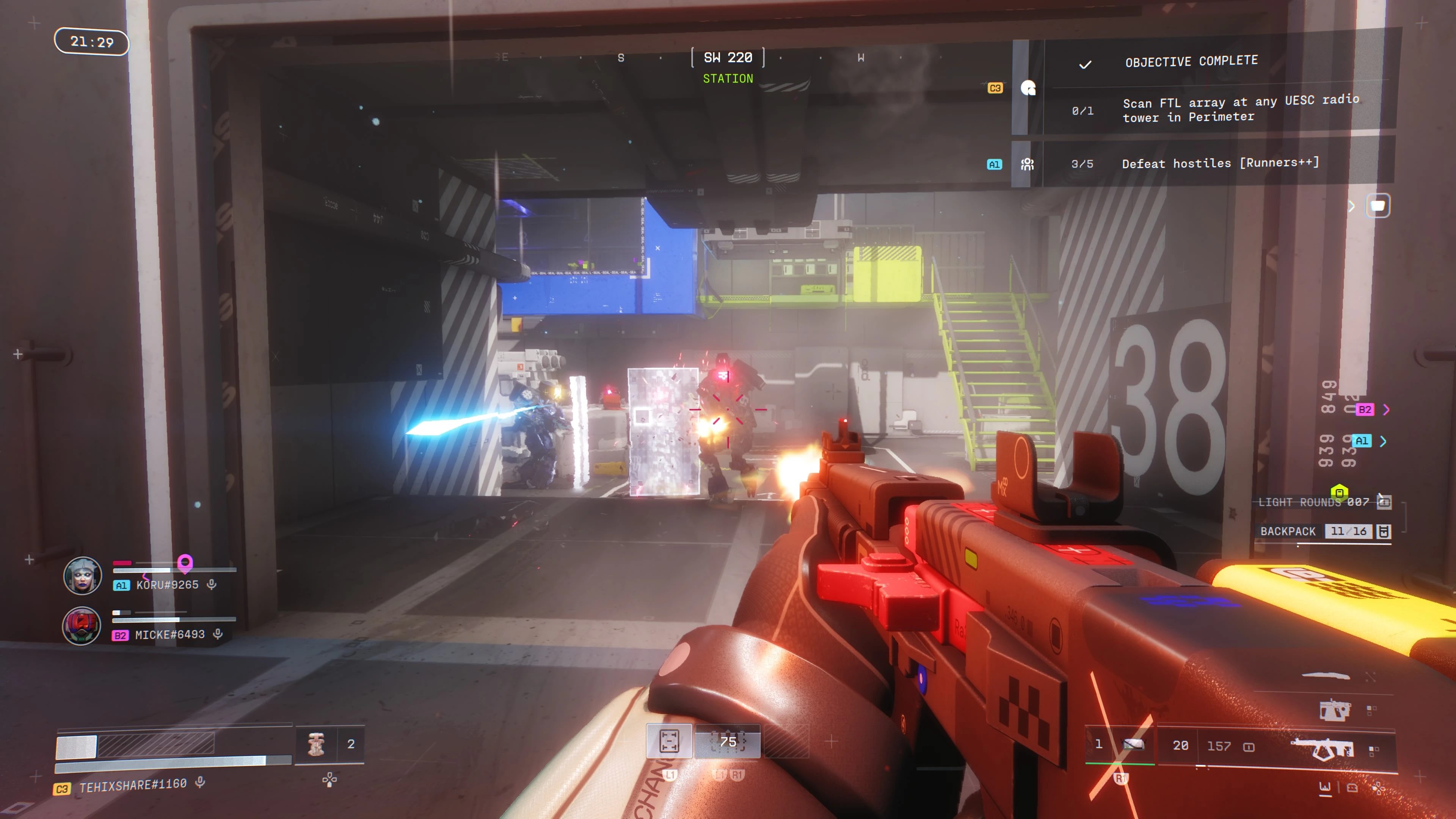Select the grenade slot with count 1
Image resolution: width=1456 pixels, height=819 pixels.
point(1119,744)
